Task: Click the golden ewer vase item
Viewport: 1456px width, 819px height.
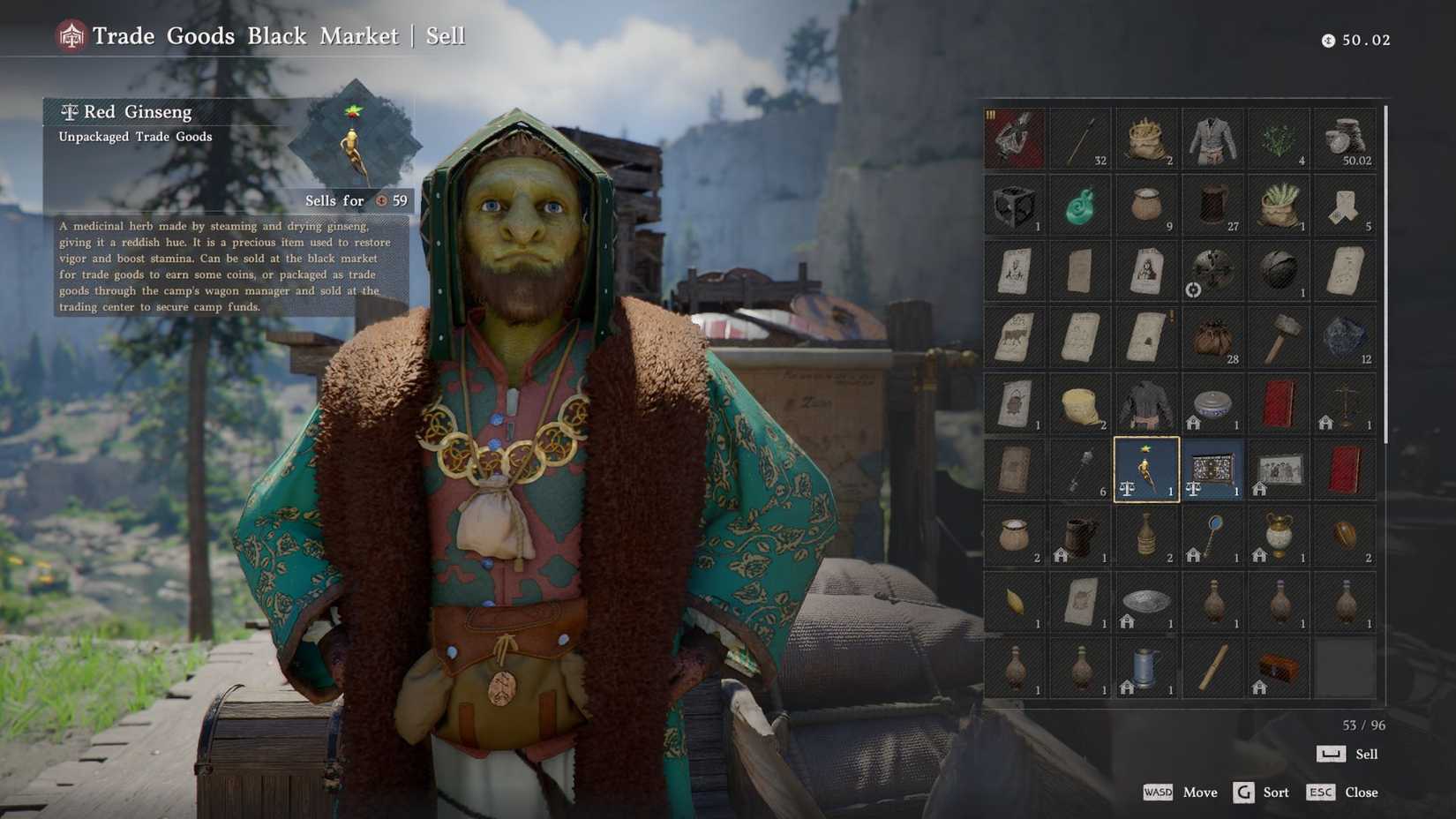Action: click(x=1278, y=537)
